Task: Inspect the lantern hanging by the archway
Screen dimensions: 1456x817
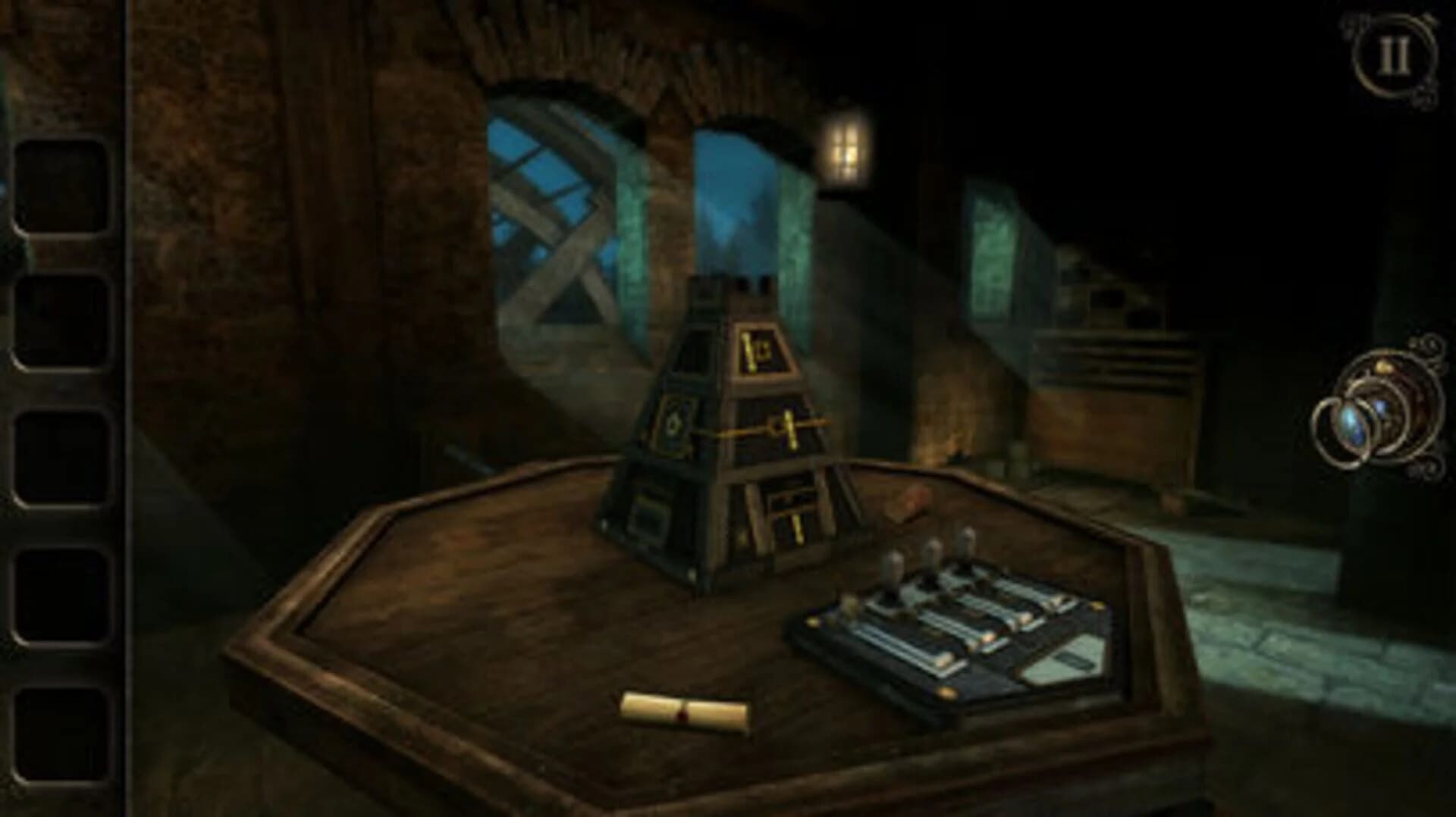Action: (844, 149)
